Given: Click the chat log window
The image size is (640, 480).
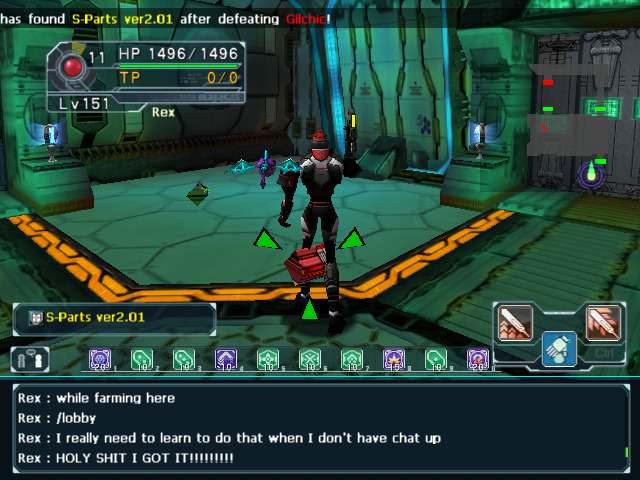Looking at the screenshot, I should point(320,427).
